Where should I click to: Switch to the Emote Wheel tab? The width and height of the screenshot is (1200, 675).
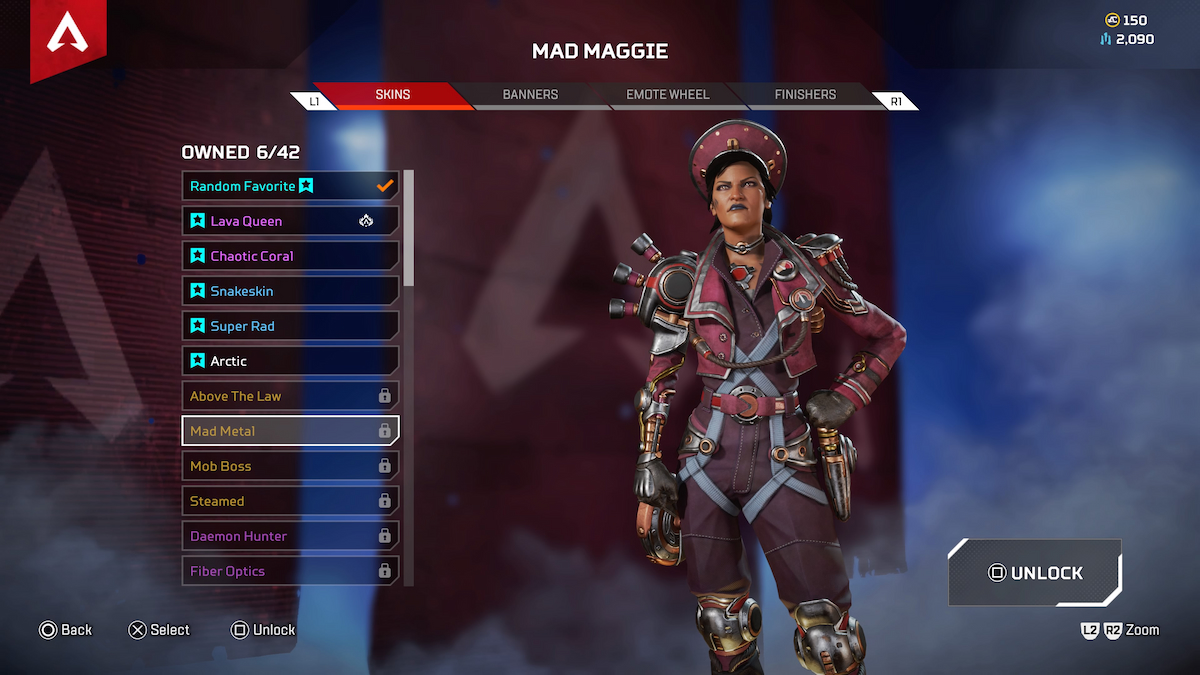(667, 95)
